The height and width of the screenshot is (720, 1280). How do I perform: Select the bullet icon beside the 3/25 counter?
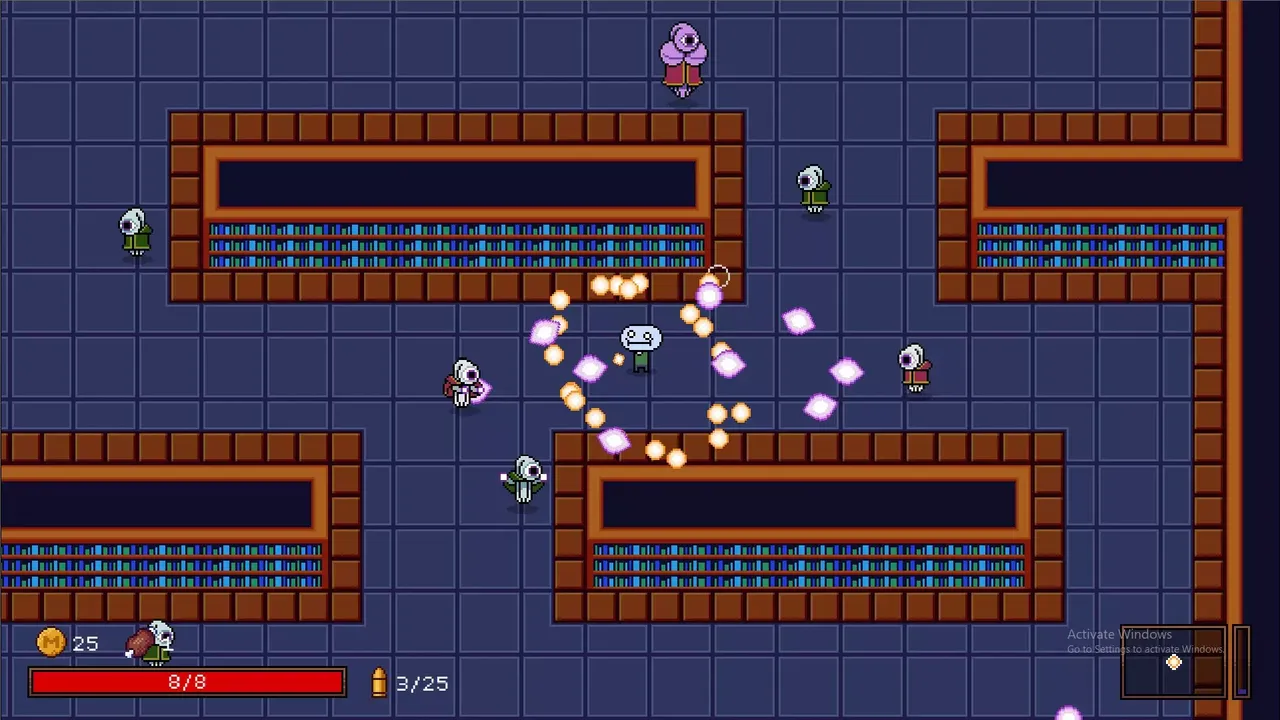[377, 684]
